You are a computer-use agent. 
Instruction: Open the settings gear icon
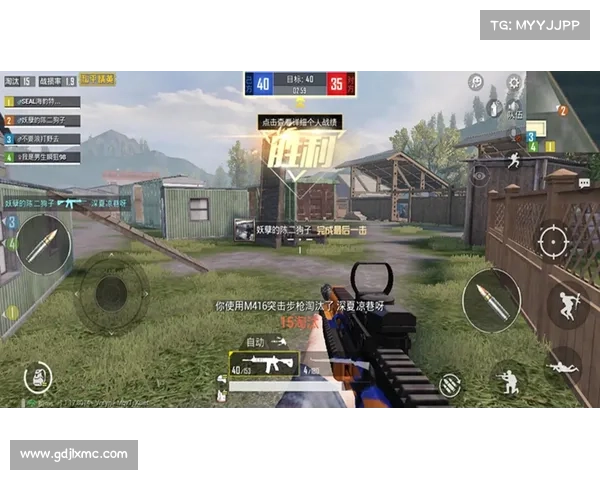[513, 81]
